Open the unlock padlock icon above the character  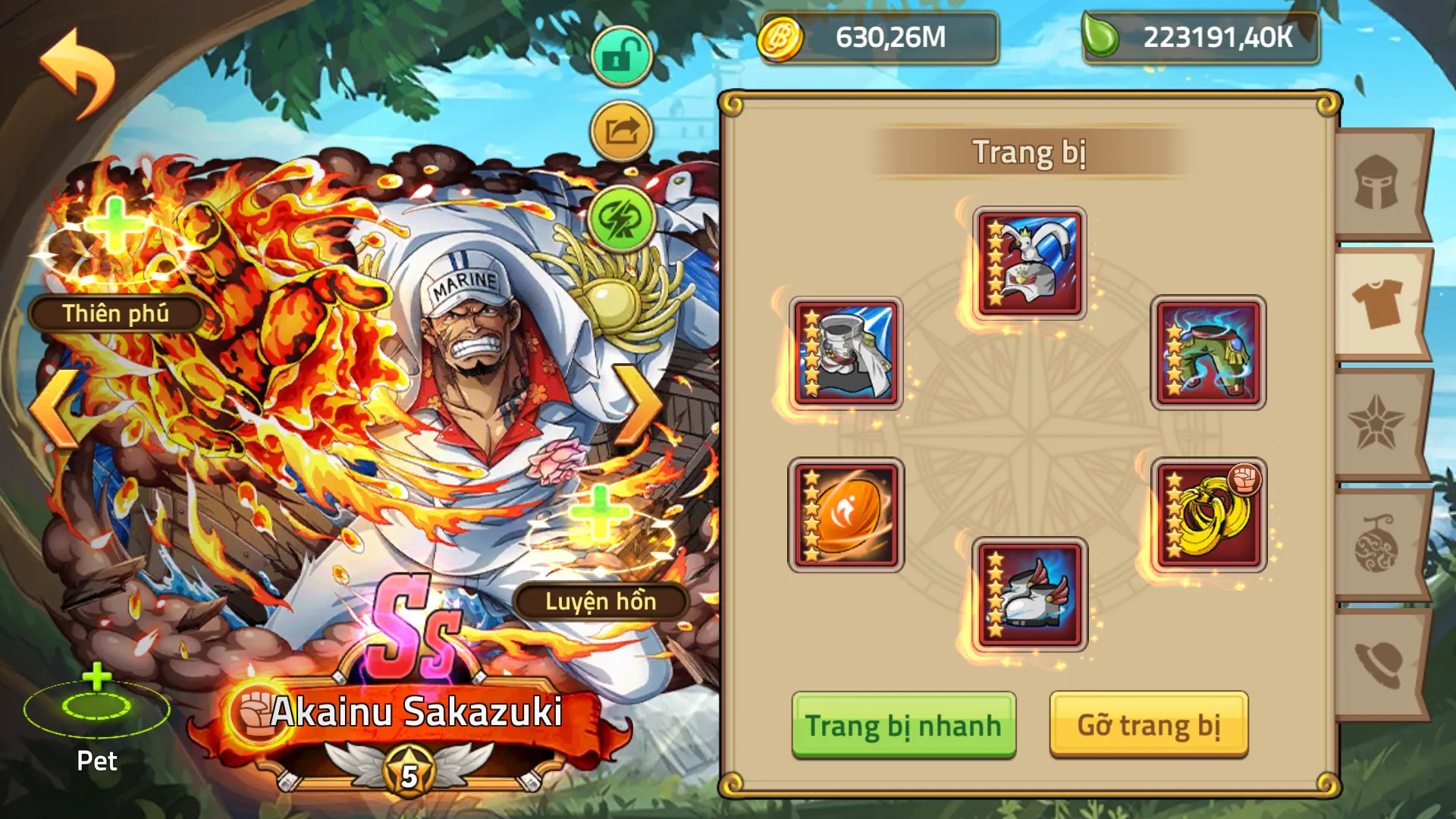[620, 55]
